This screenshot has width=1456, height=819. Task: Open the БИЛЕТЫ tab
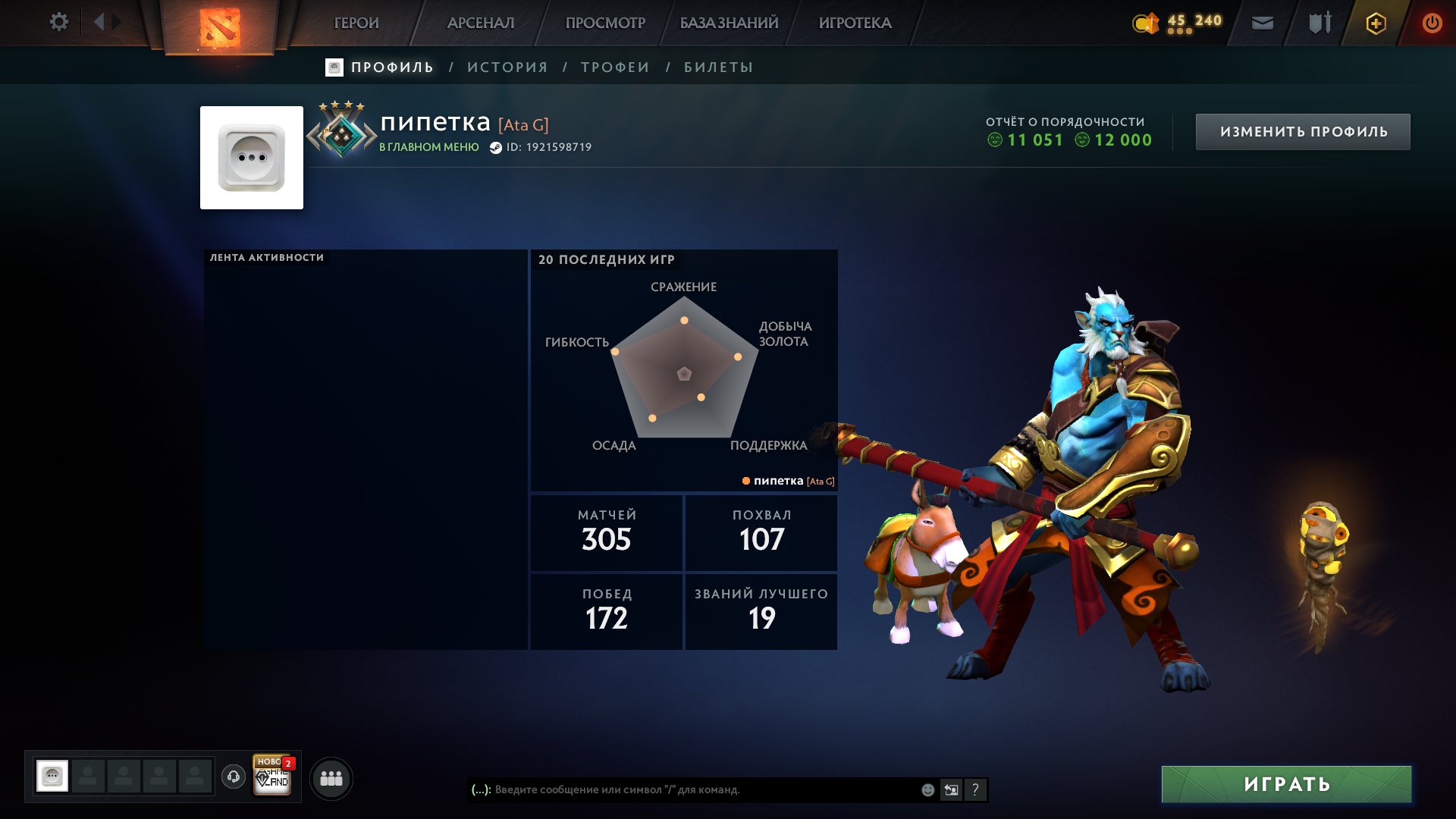pyautogui.click(x=716, y=67)
